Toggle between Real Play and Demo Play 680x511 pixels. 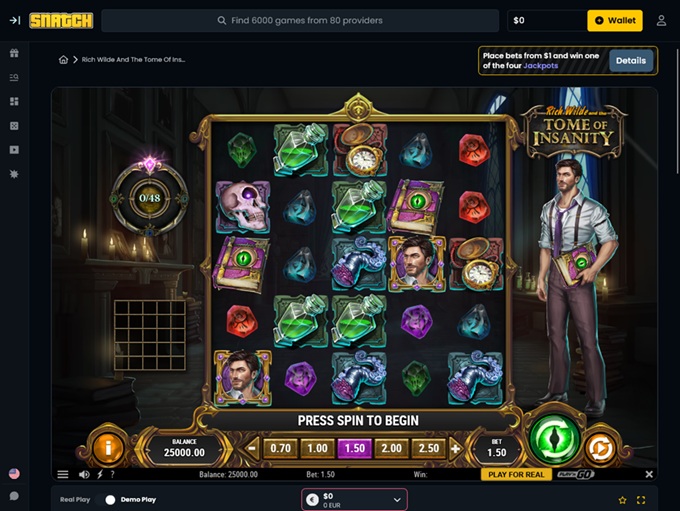point(110,499)
